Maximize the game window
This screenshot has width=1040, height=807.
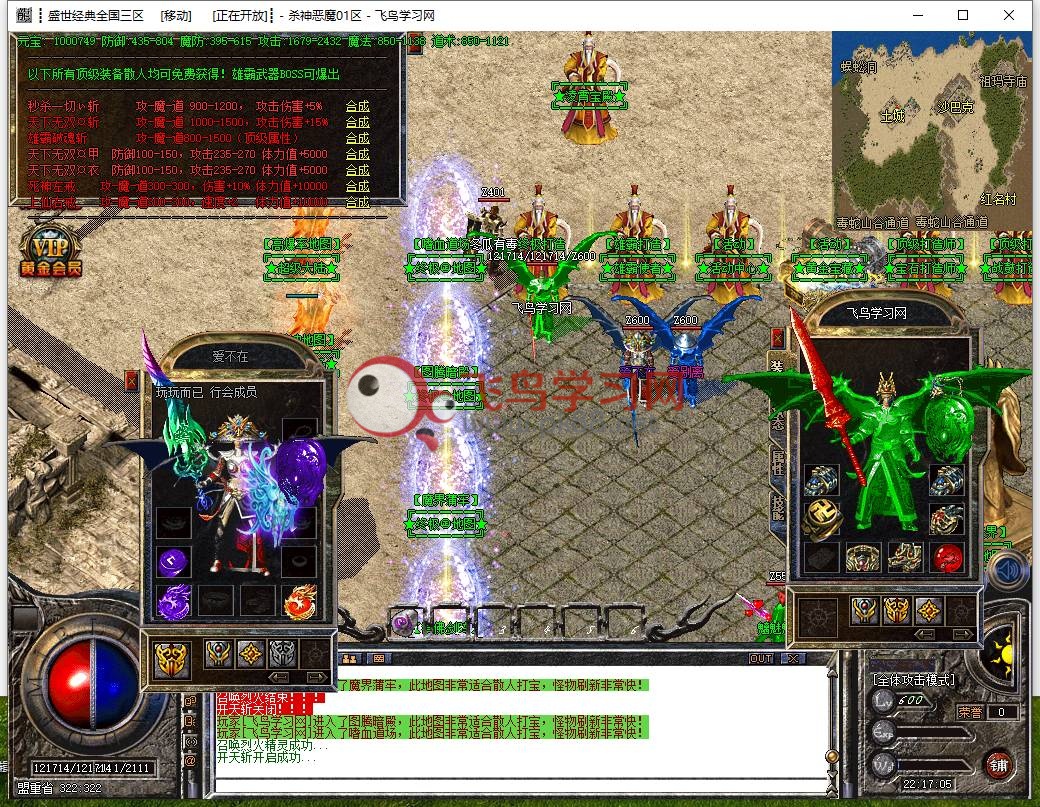click(963, 15)
